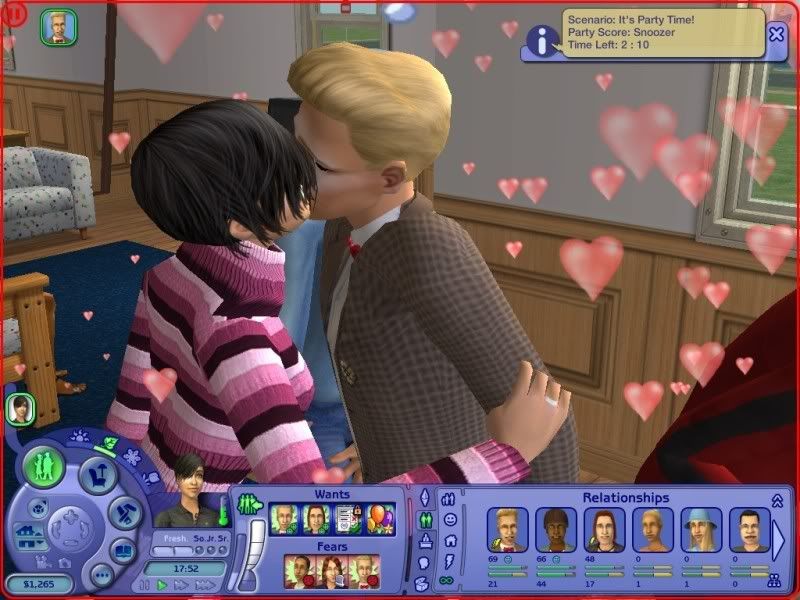Click the blue info icon on party notice

[x=541, y=41]
